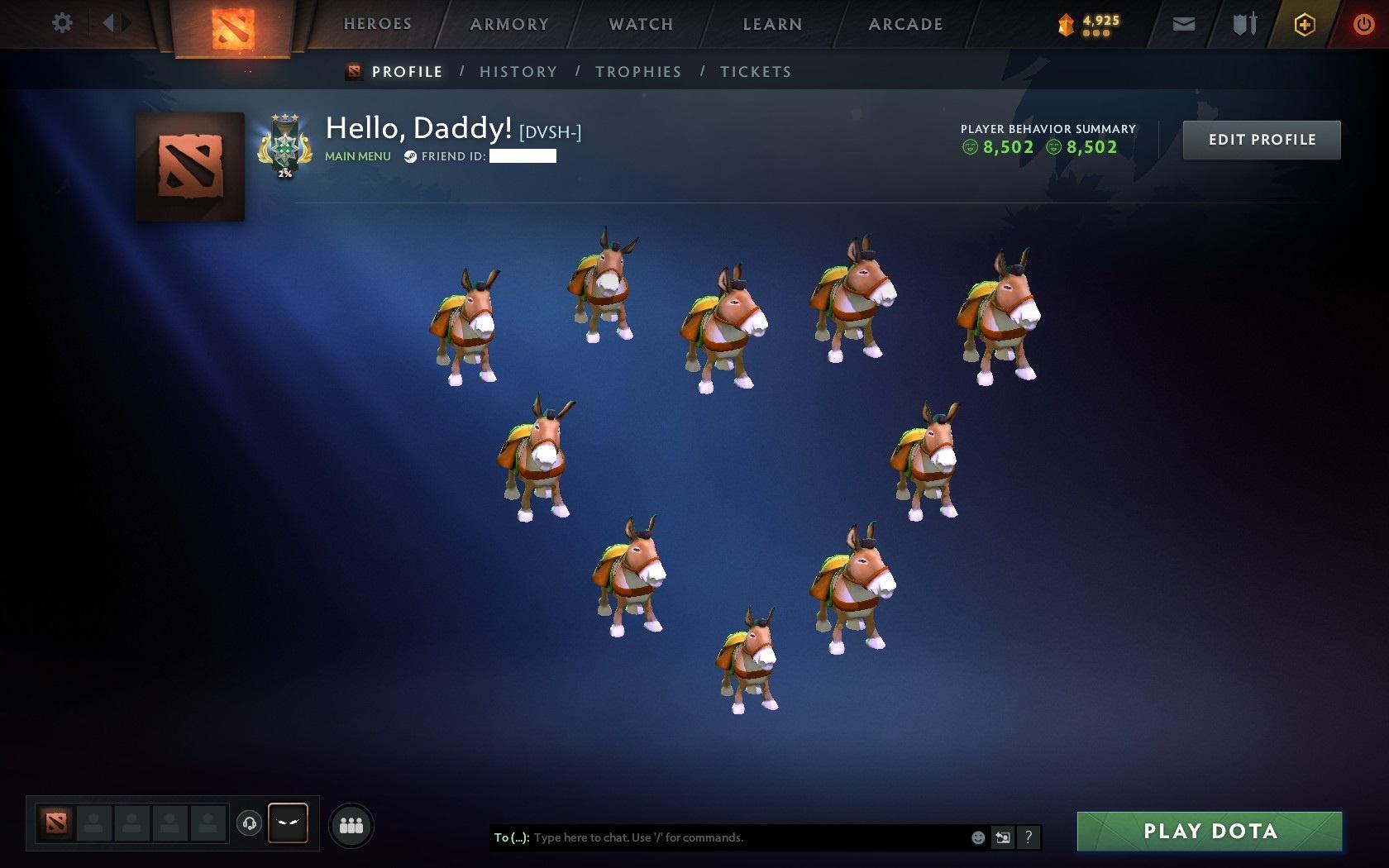This screenshot has height=868, width=1389.
Task: Click the shards currency icon showing 4,925
Action: 1067,25
